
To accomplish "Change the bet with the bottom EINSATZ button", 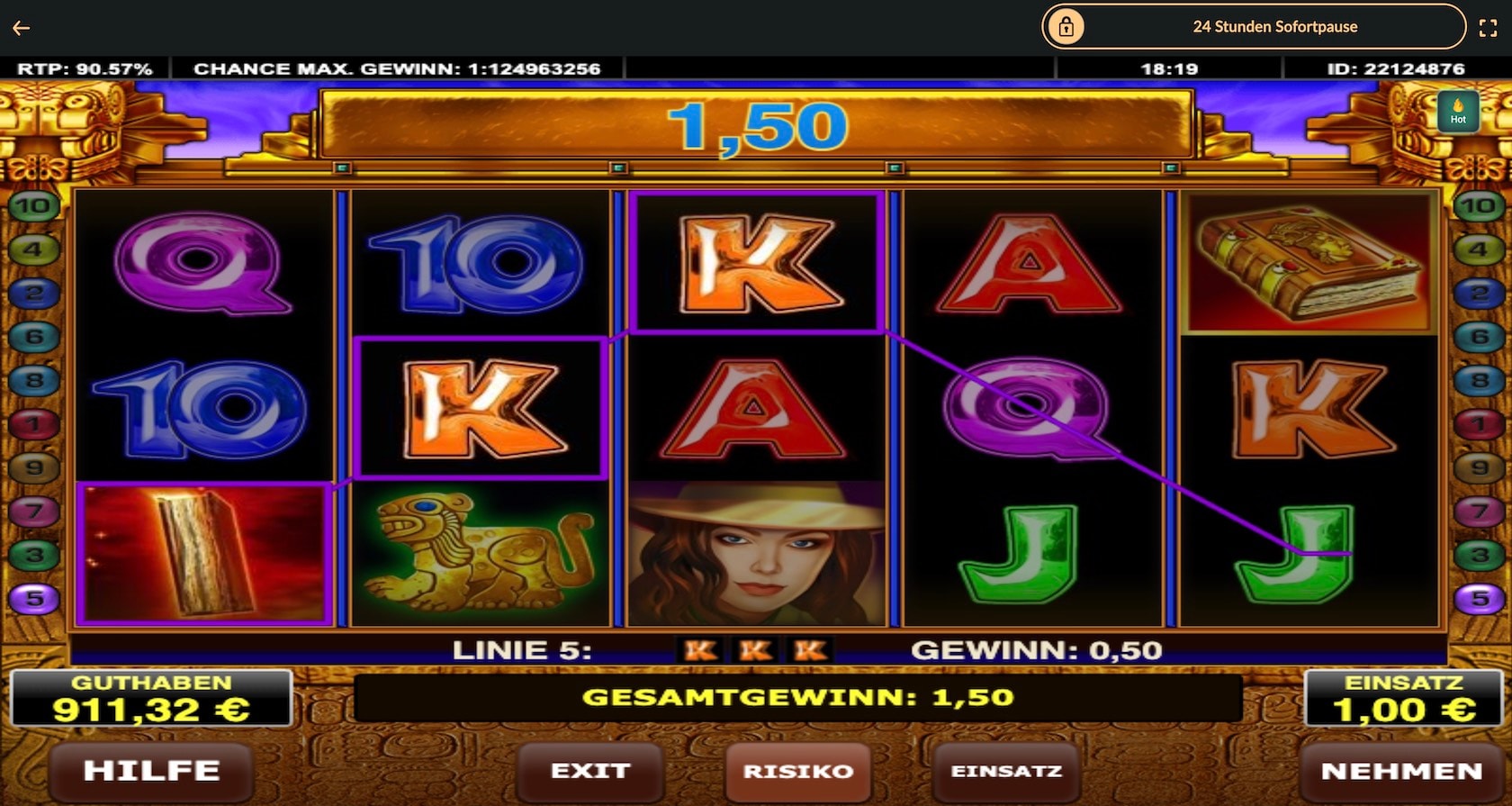I will [x=1006, y=771].
